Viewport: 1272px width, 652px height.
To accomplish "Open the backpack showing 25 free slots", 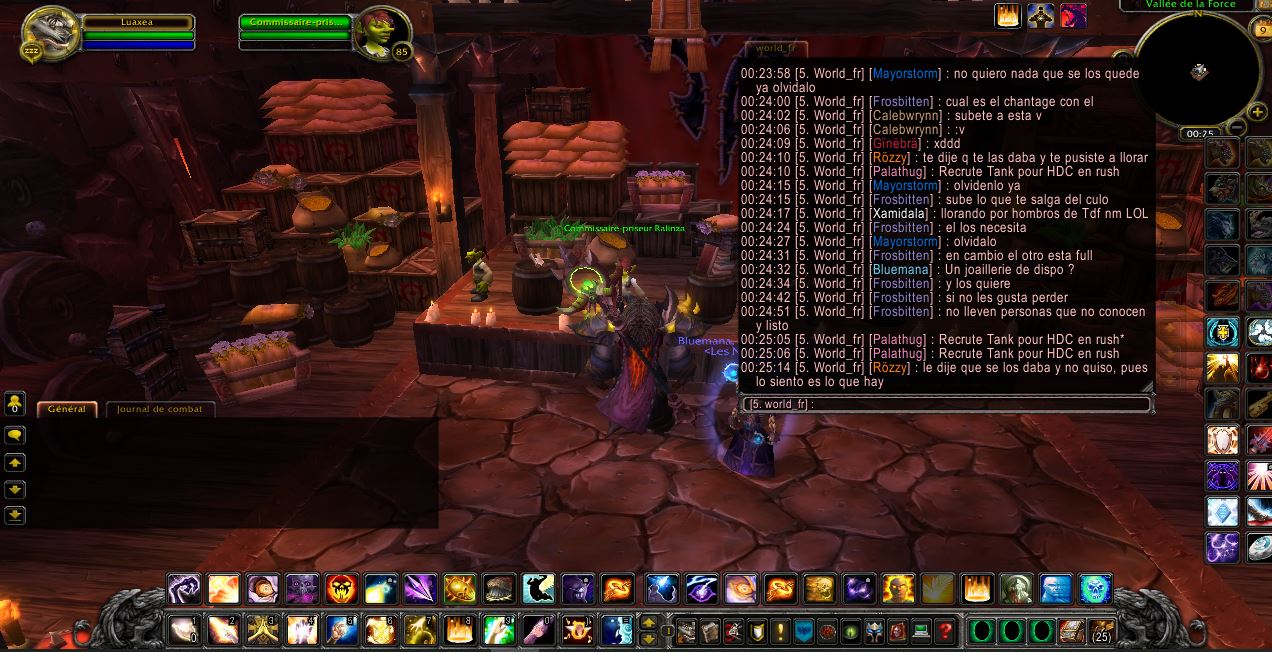I will click(x=1100, y=631).
